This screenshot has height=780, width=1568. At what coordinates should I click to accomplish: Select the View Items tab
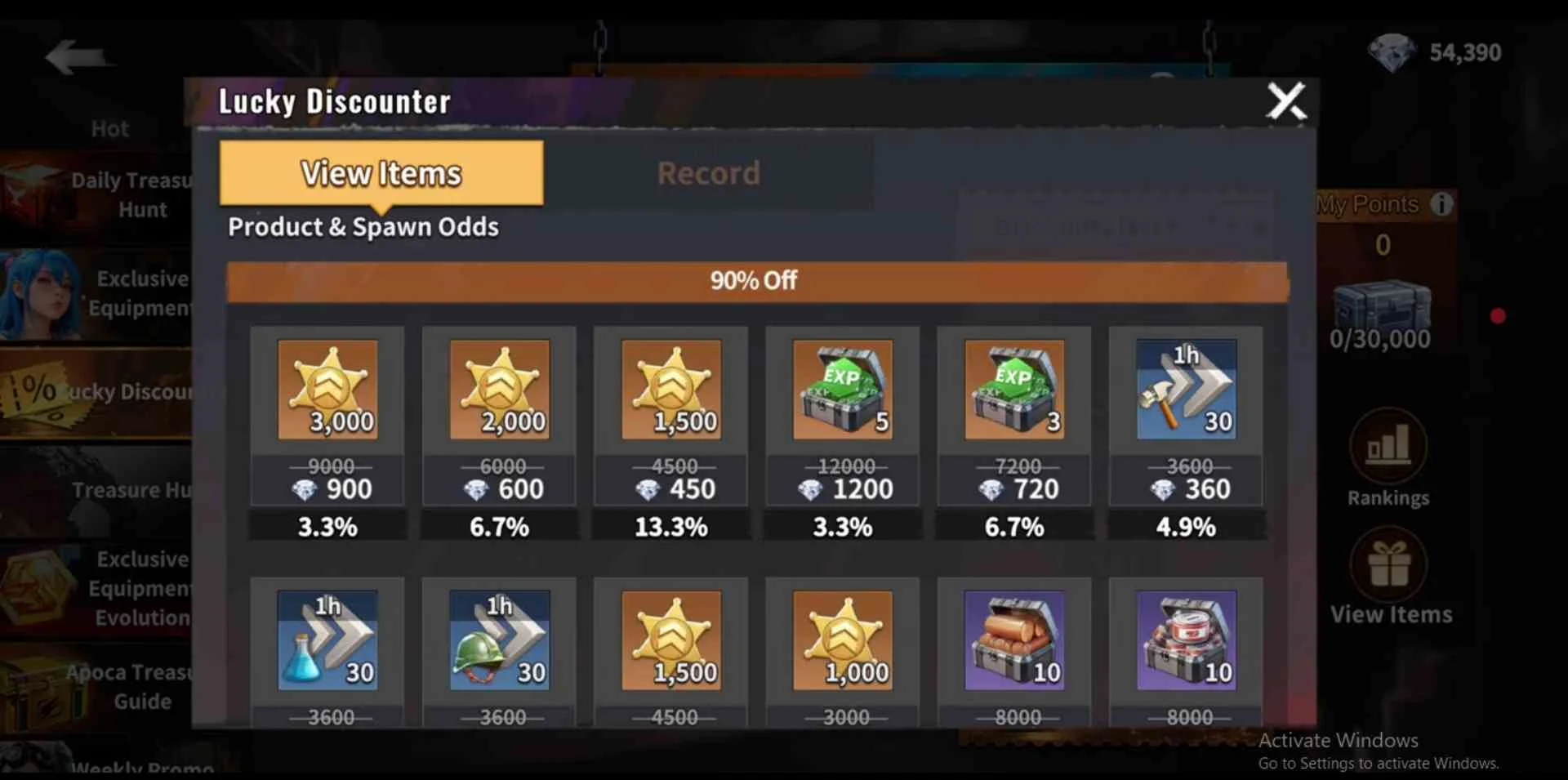point(381,173)
